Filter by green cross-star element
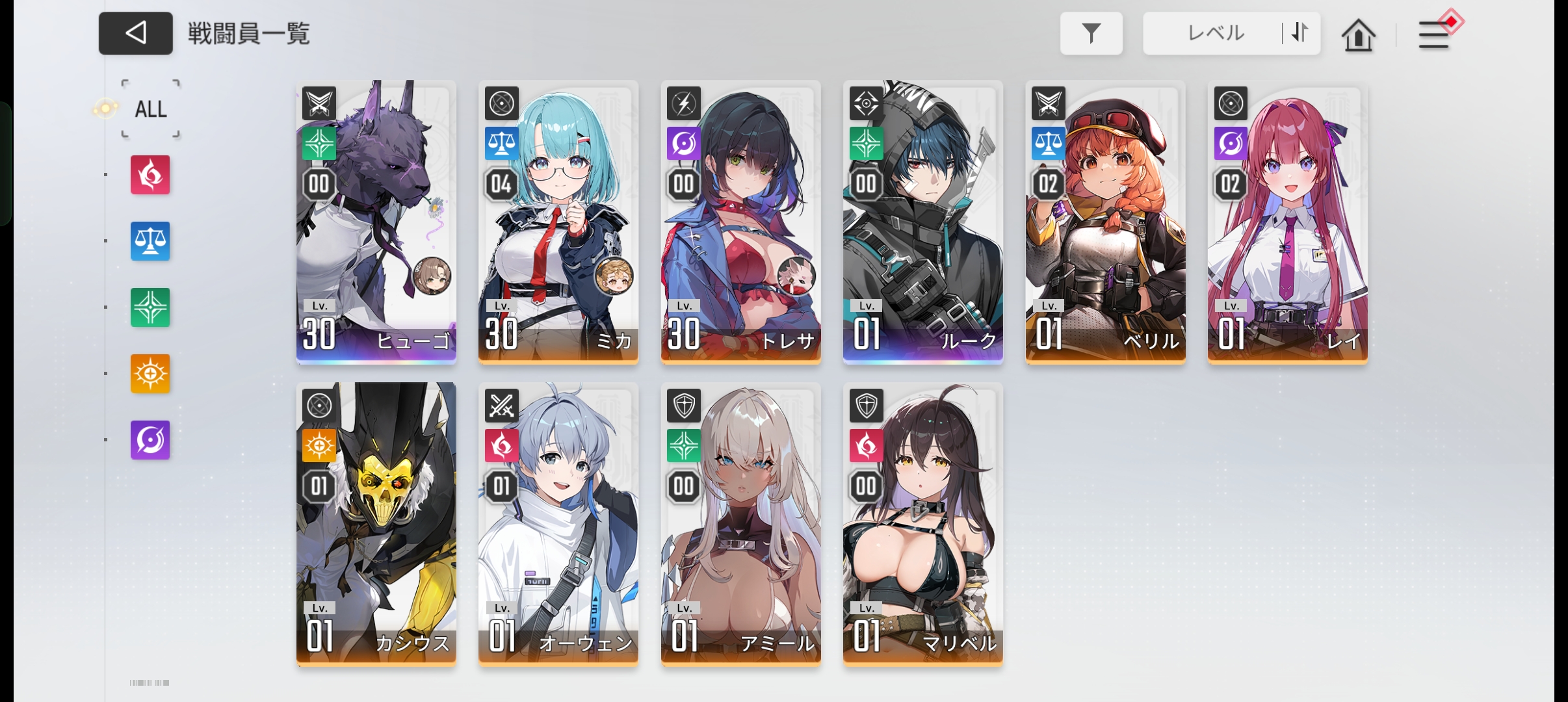Image resolution: width=1568 pixels, height=702 pixels. pyautogui.click(x=150, y=307)
